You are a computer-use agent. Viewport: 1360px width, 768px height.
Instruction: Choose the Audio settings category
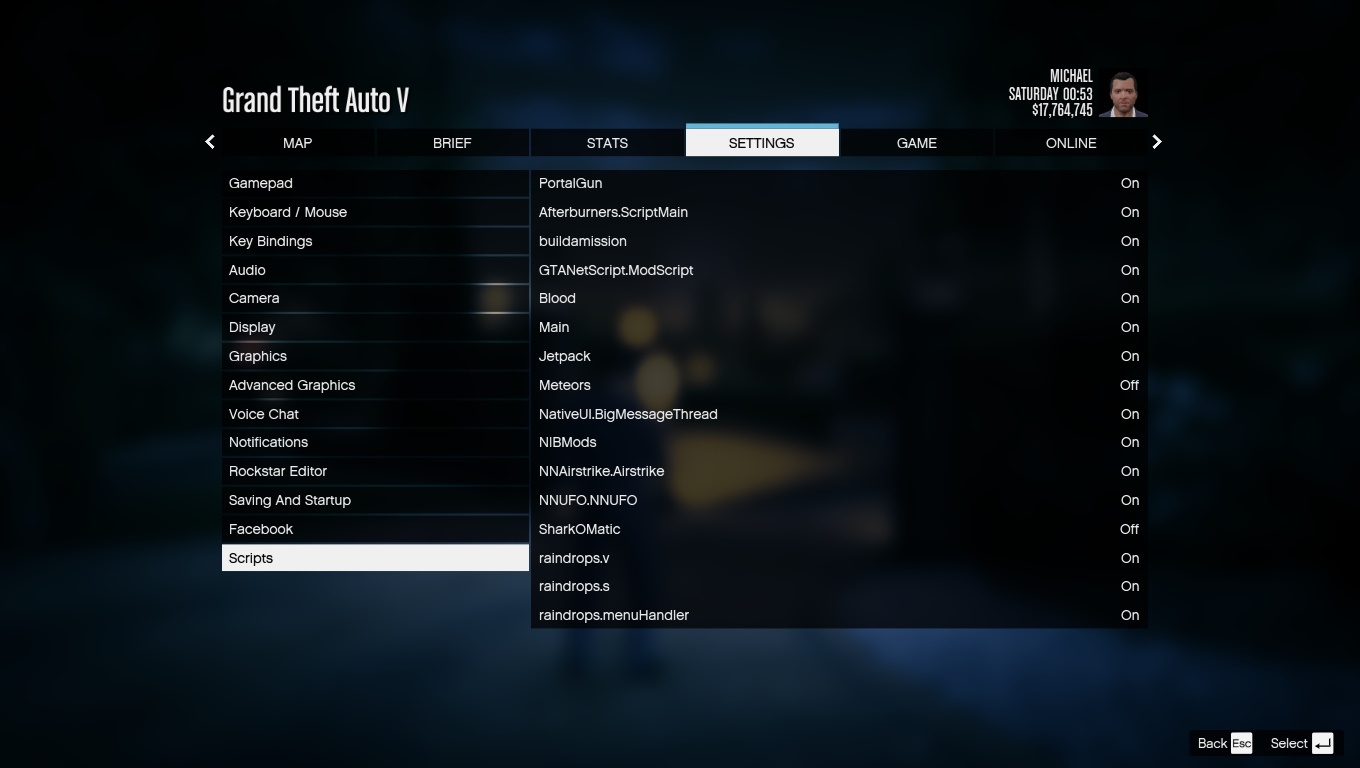pyautogui.click(x=375, y=270)
